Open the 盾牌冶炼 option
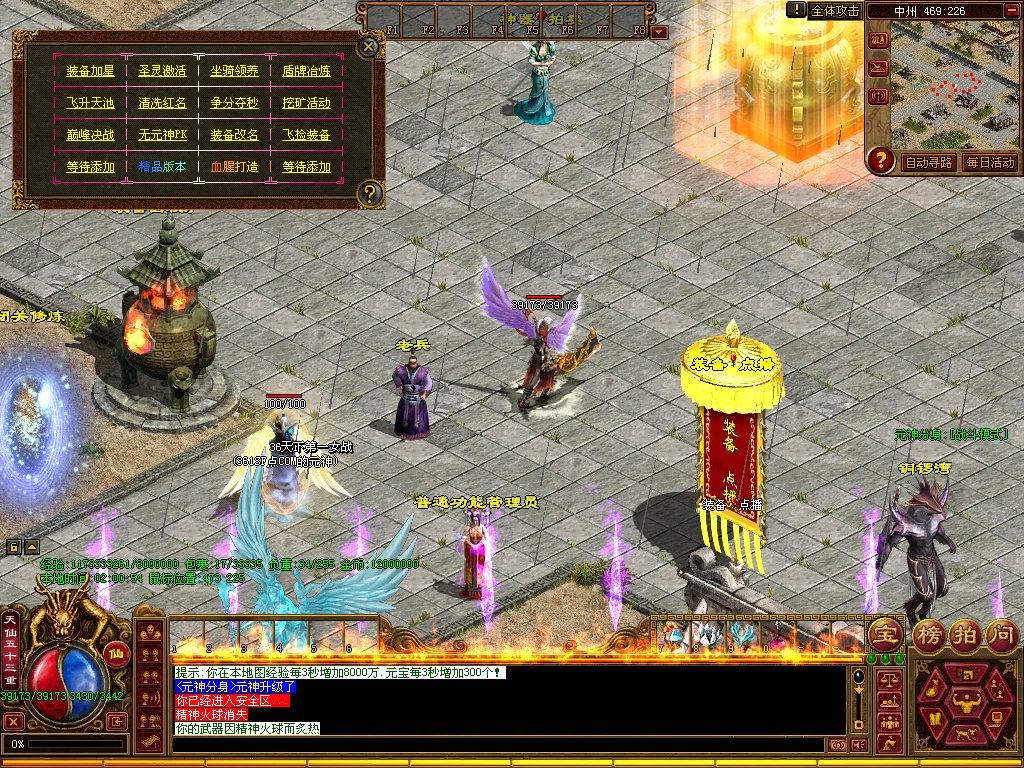The image size is (1024, 768). pos(306,71)
